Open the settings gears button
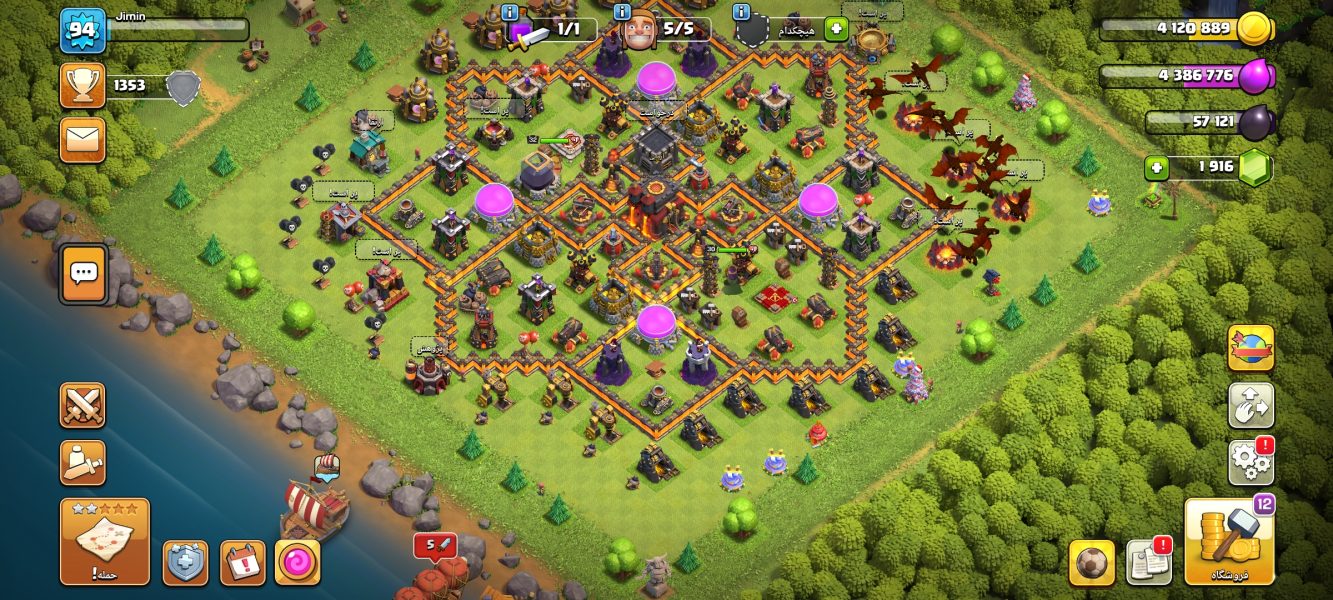Screen dimensions: 1333x600 (1250, 462)
